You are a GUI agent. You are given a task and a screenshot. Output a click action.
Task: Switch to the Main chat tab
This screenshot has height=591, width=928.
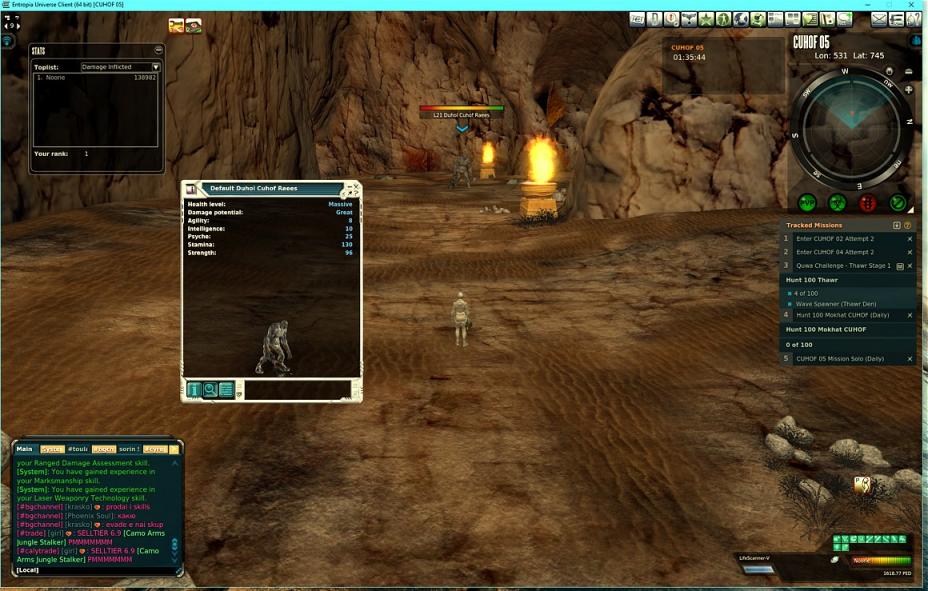25,449
